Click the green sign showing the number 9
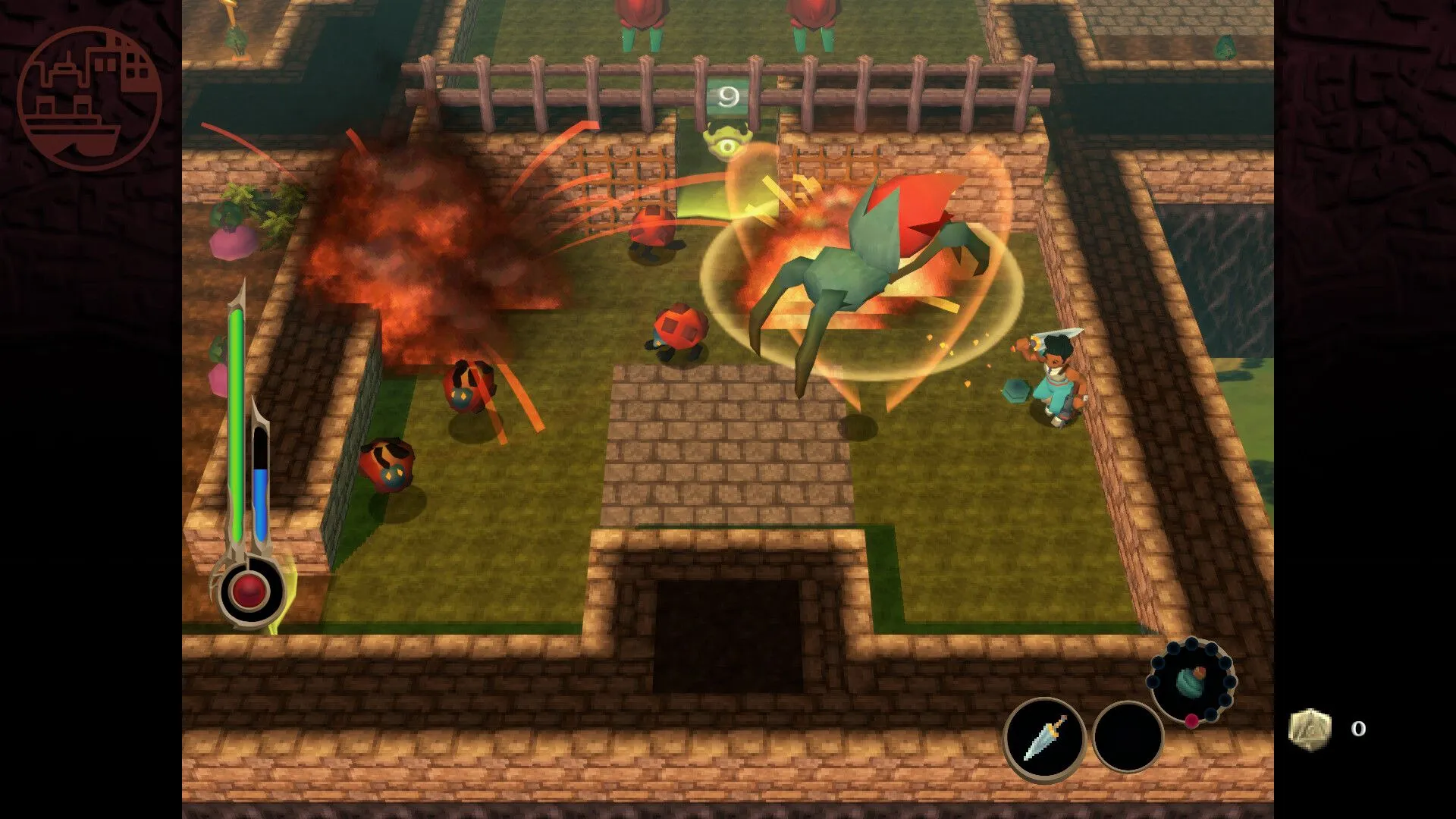The image size is (1456, 819). point(730,96)
